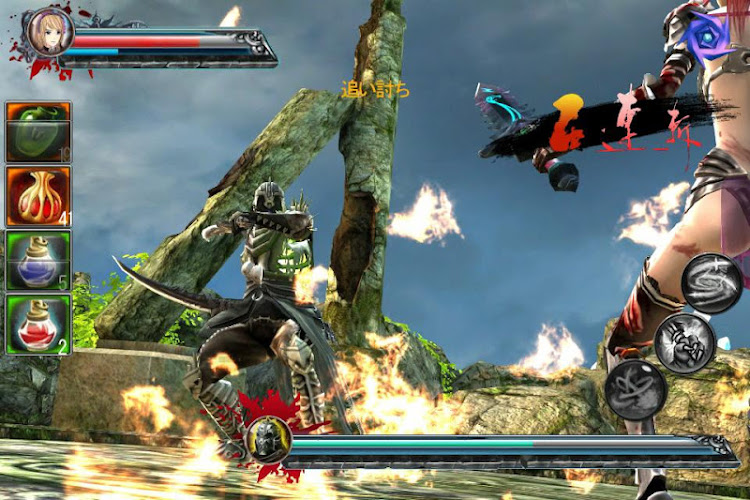Activate the clenched fist skill
The image size is (750, 500).
[x=684, y=342]
